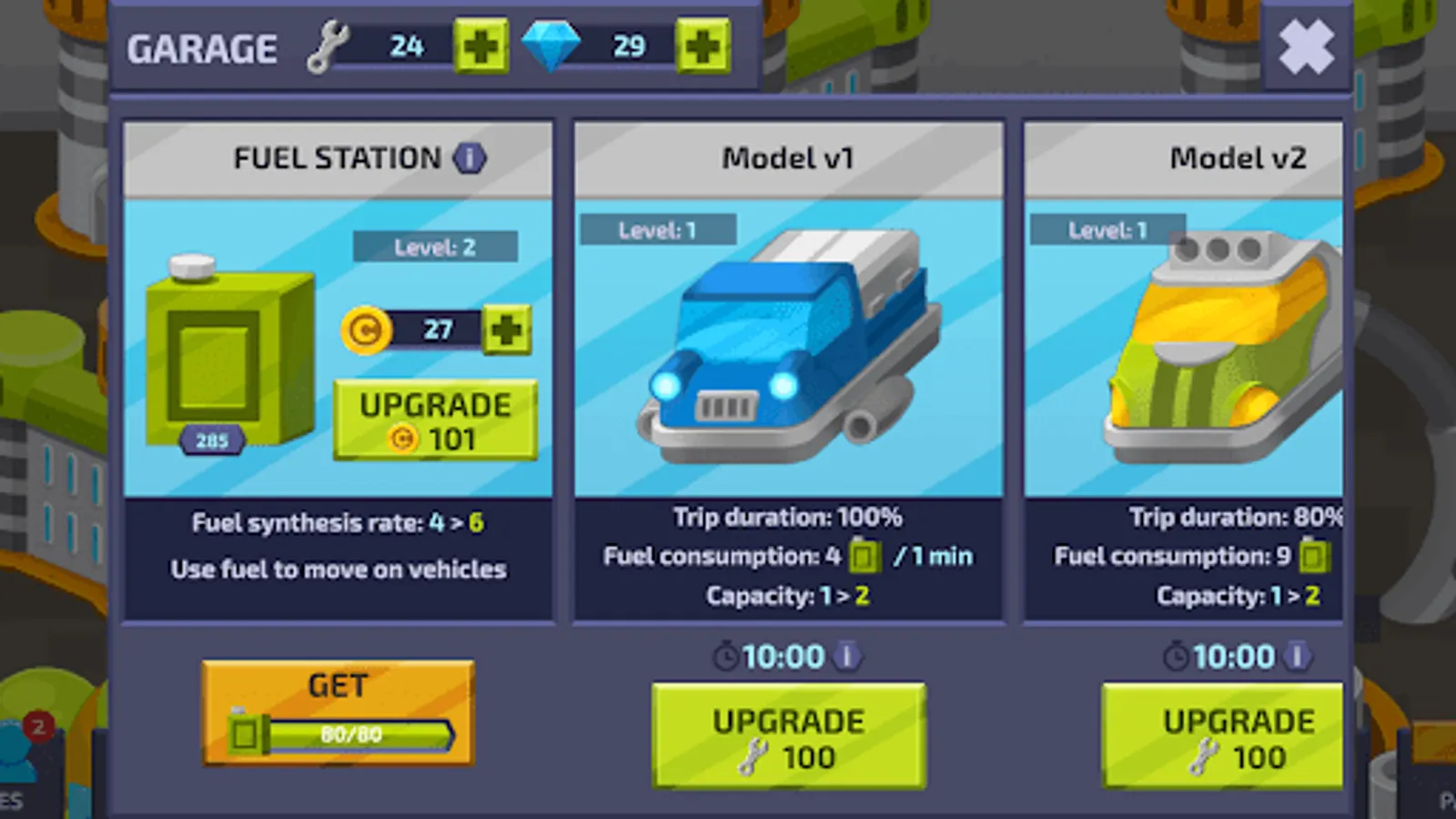The height and width of the screenshot is (819, 1456).
Task: Open the info tooltip next to Model v2 timer
Action: 1296,656
